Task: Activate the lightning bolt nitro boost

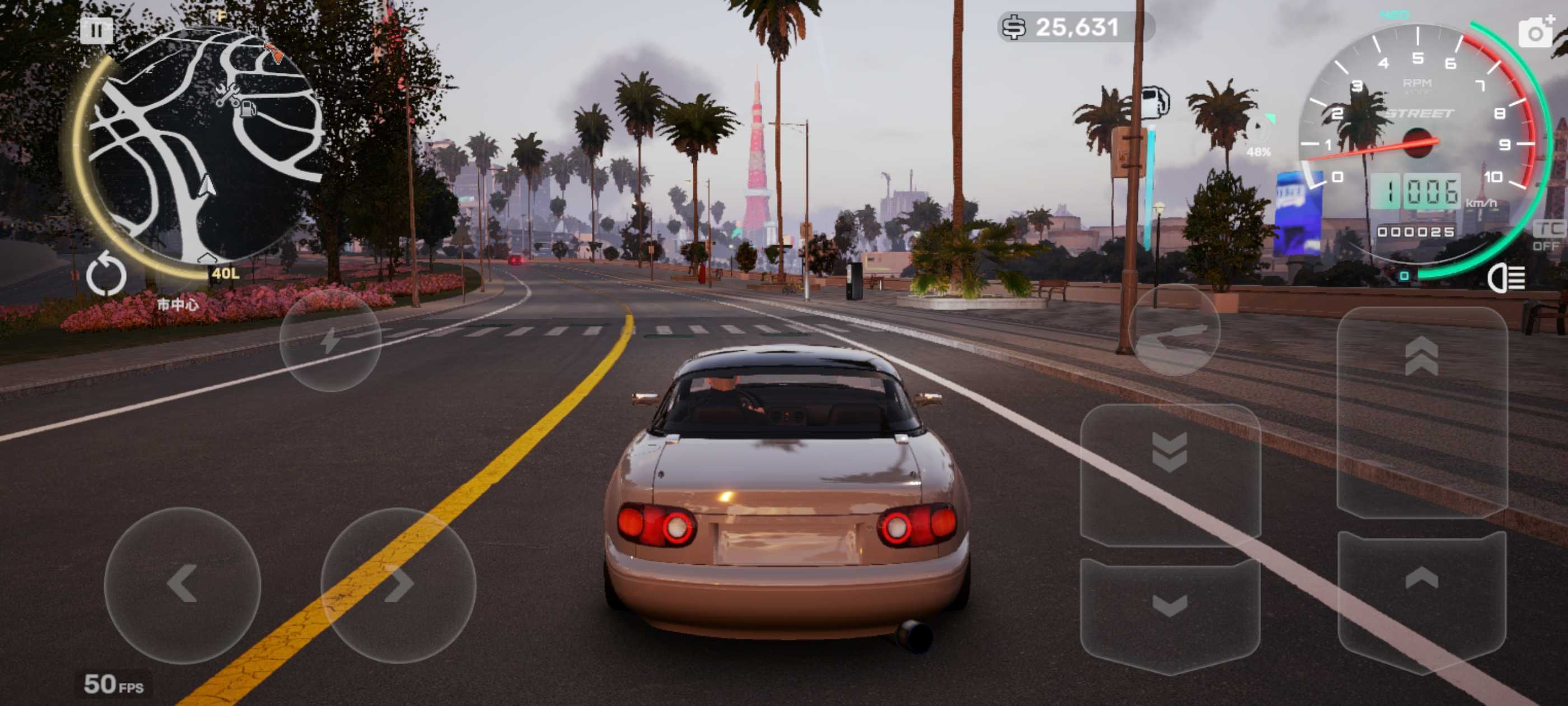Action: [x=330, y=340]
